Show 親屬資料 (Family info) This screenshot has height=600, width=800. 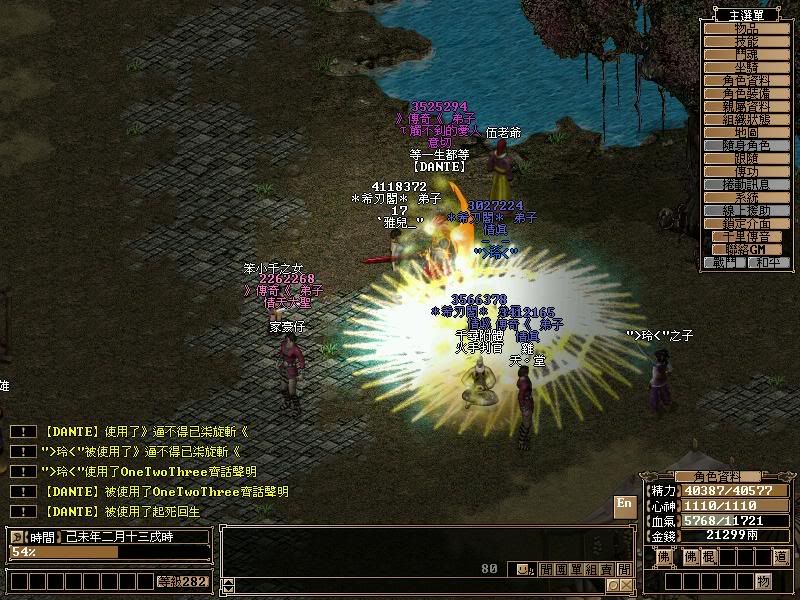[745, 106]
